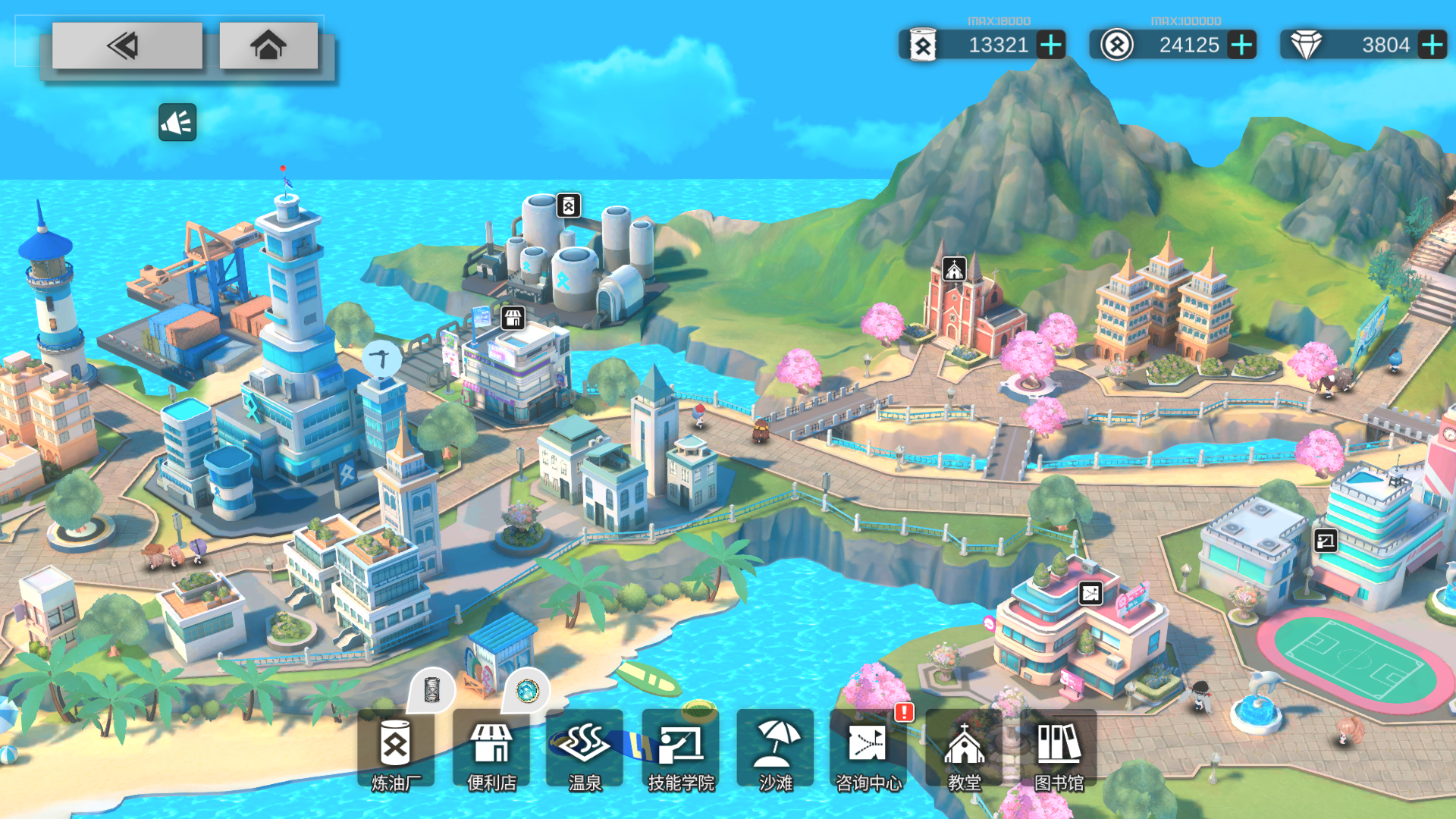Open the megaphone announcement icon
This screenshot has width=1456, height=819.
click(x=177, y=122)
